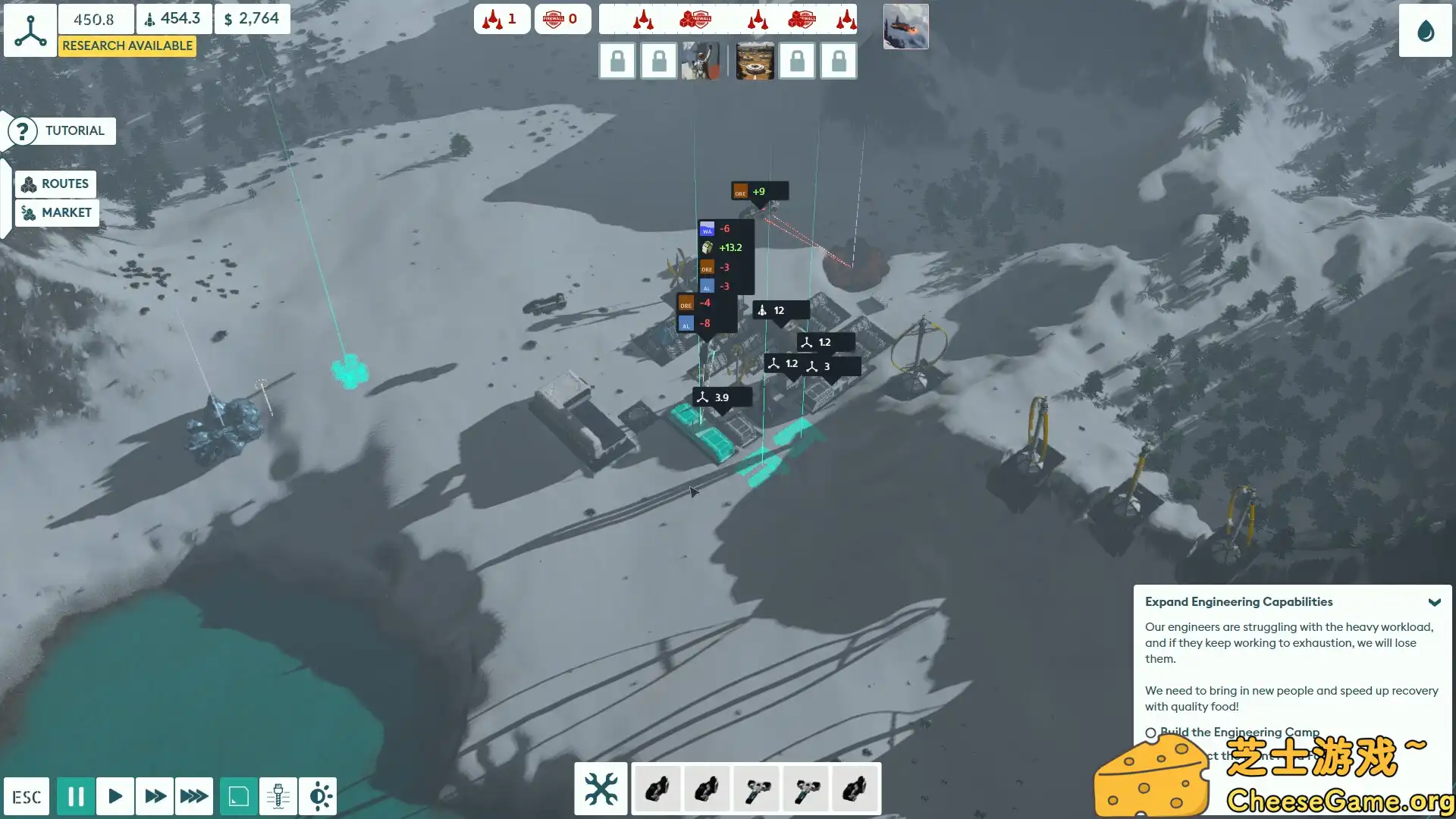Viewport: 1456px width, 819px height.
Task: Click the RESEARCH AVAILABLE banner
Action: pos(127,45)
